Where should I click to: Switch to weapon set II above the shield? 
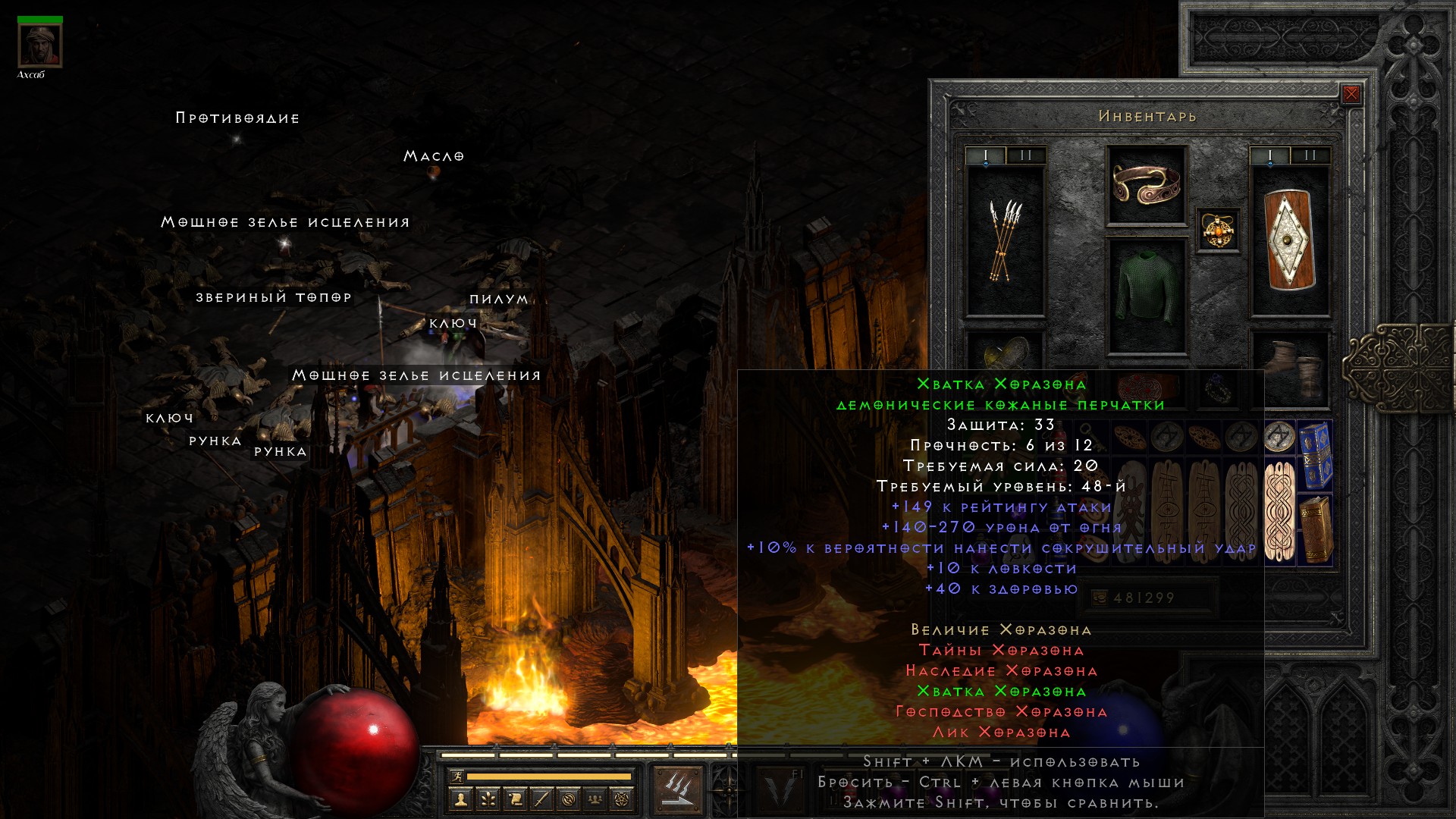coord(1310,155)
